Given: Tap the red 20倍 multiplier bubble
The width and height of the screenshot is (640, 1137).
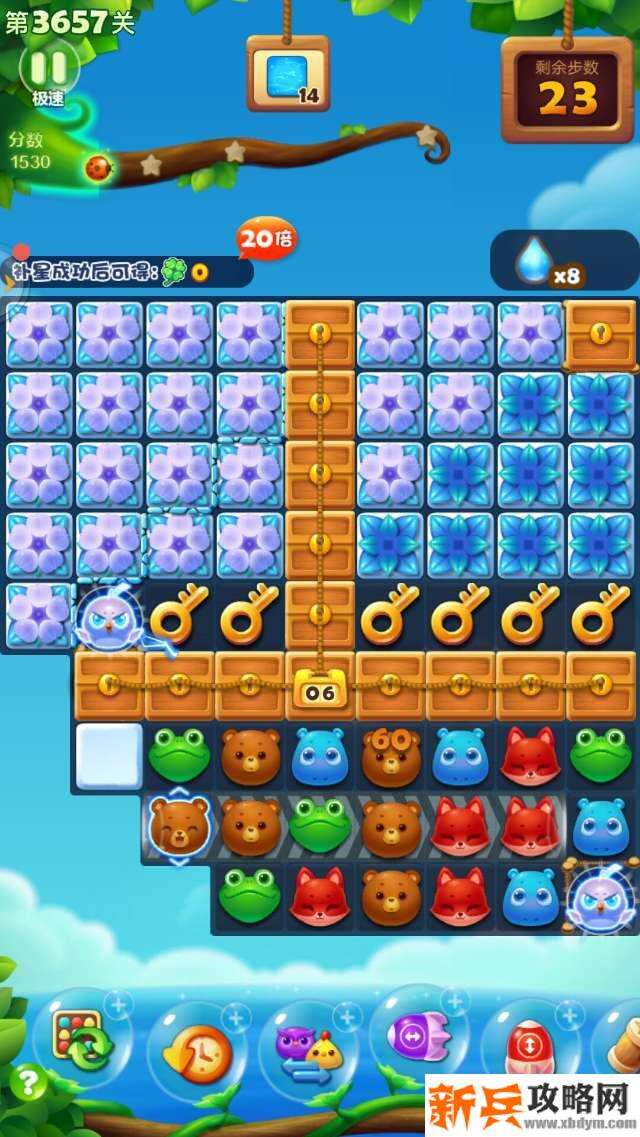Looking at the screenshot, I should point(265,239).
